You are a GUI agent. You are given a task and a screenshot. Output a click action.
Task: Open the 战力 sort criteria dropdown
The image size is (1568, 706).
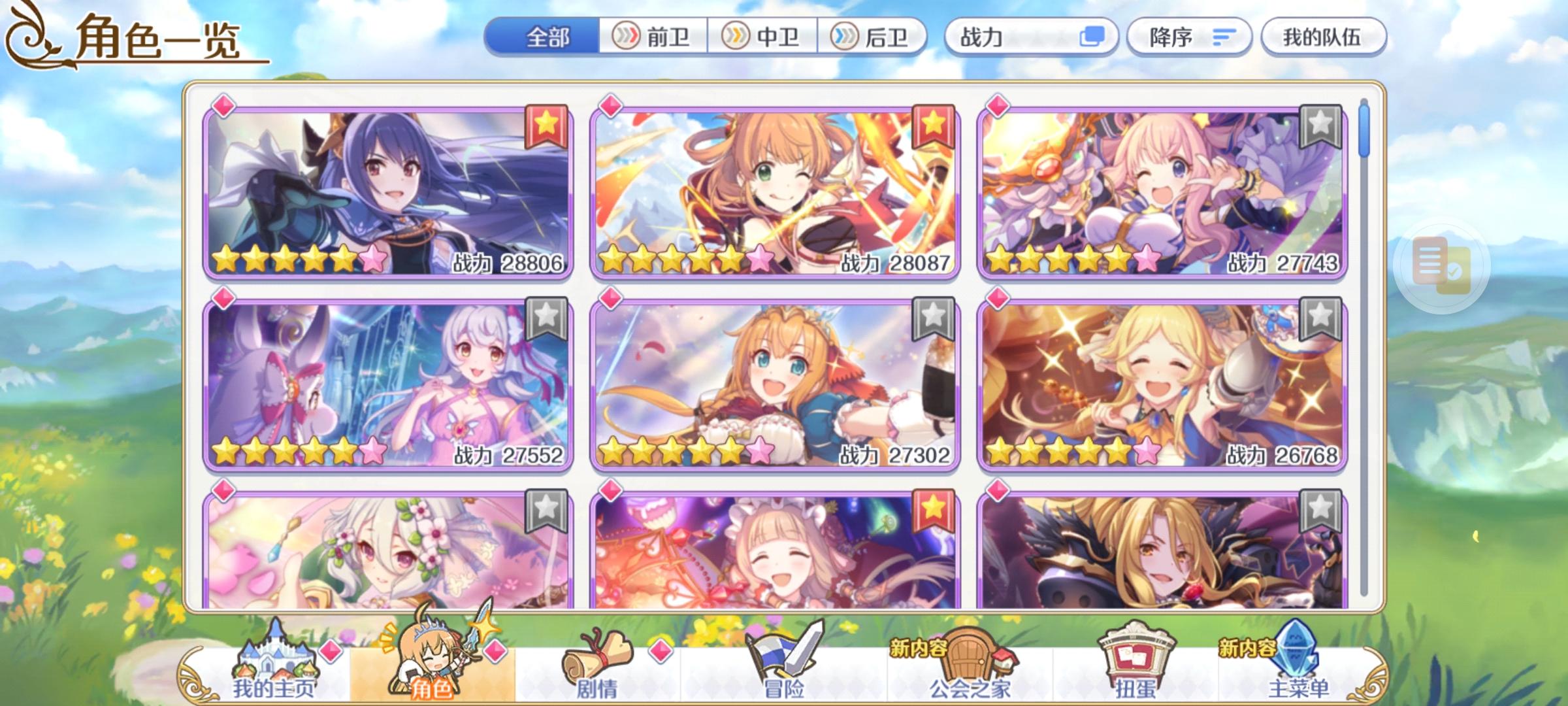[1019, 37]
